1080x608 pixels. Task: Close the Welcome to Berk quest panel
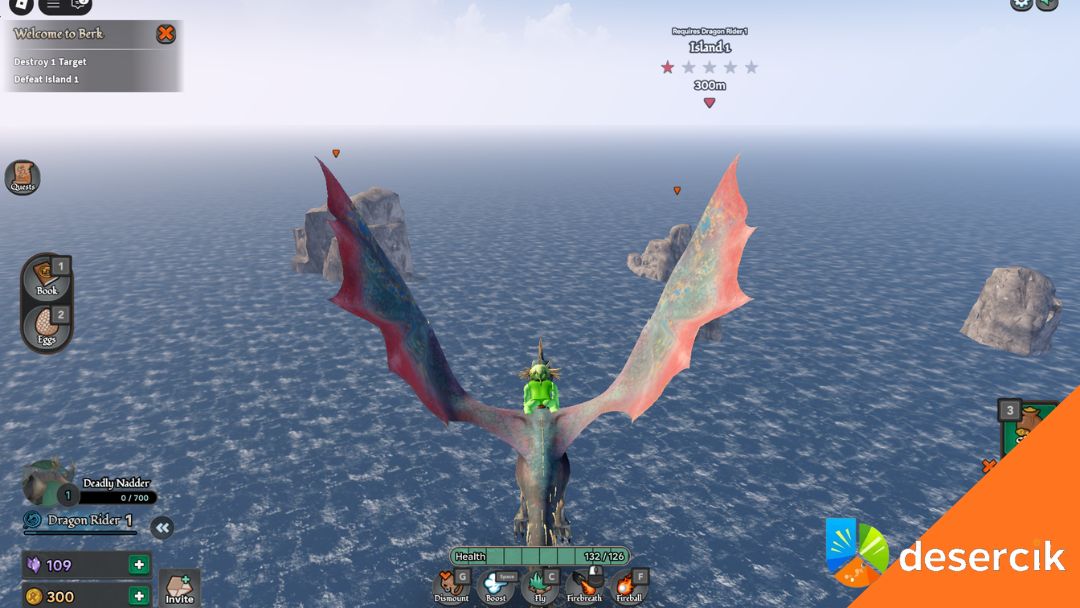point(166,34)
